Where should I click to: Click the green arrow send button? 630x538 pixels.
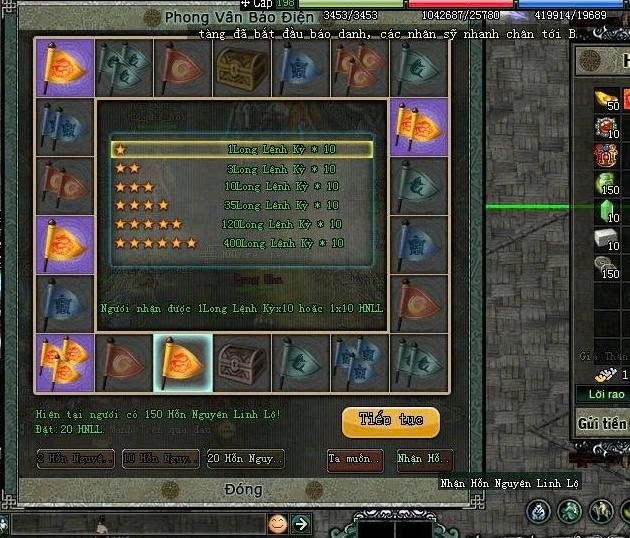(300, 523)
